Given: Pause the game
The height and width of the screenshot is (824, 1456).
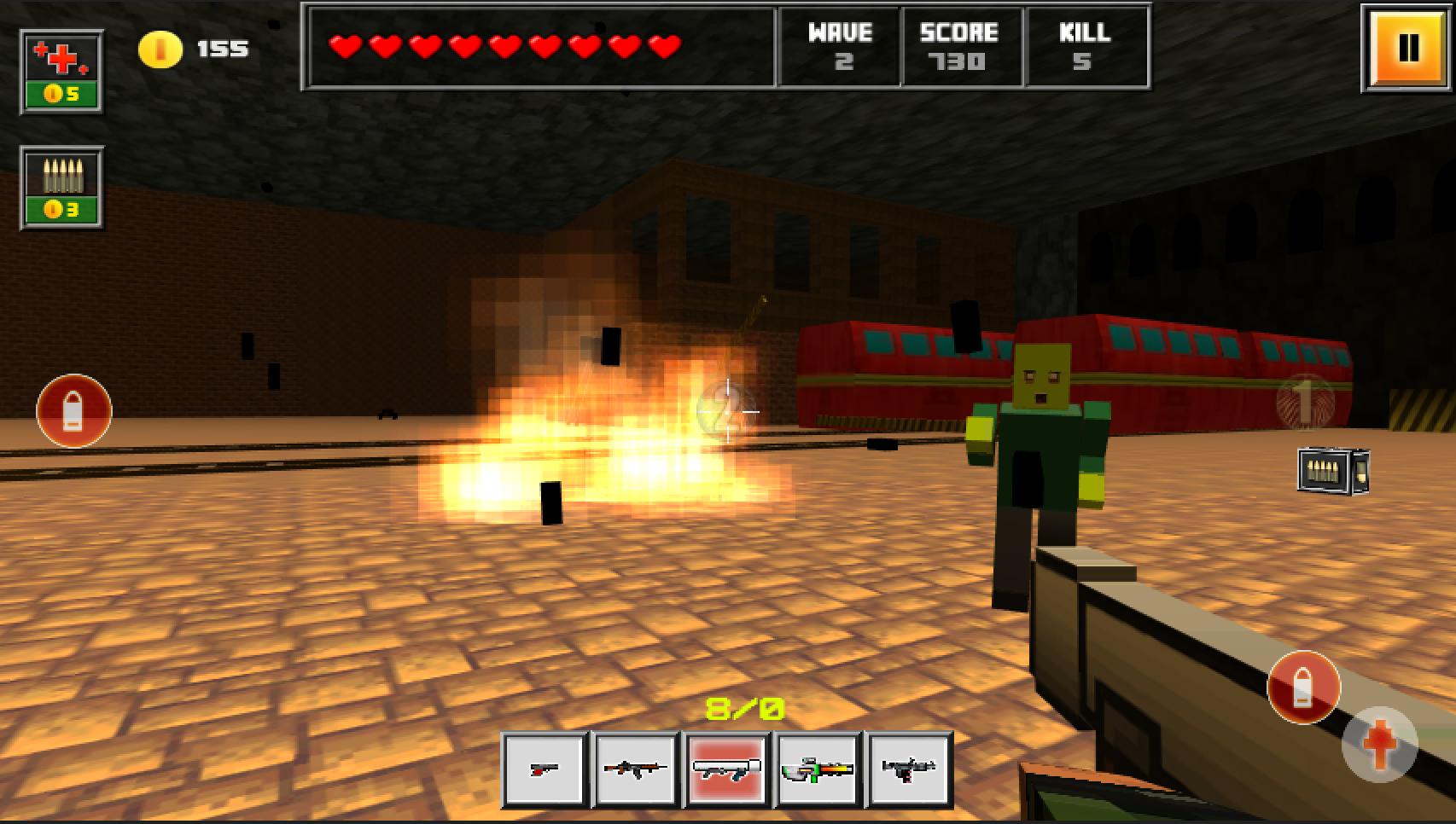Looking at the screenshot, I should [x=1403, y=47].
